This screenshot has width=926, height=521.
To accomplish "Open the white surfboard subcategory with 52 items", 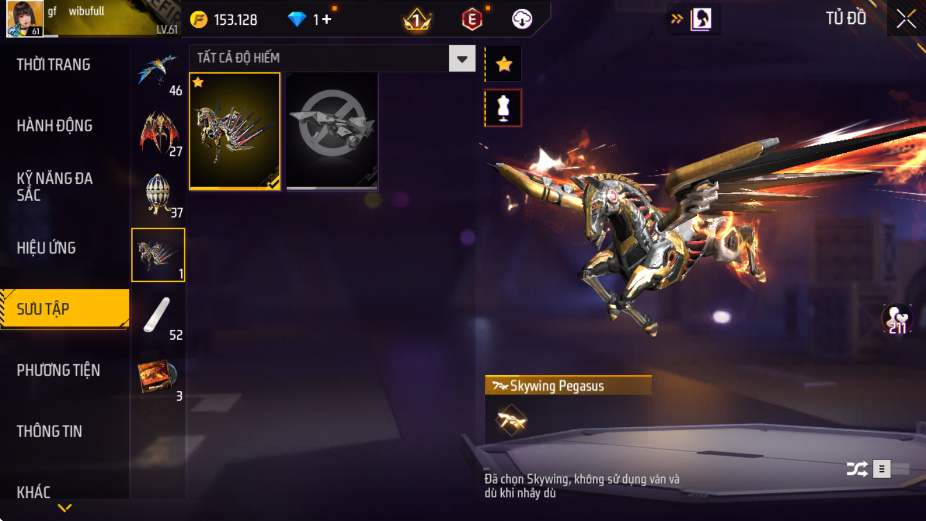I will click(158, 316).
